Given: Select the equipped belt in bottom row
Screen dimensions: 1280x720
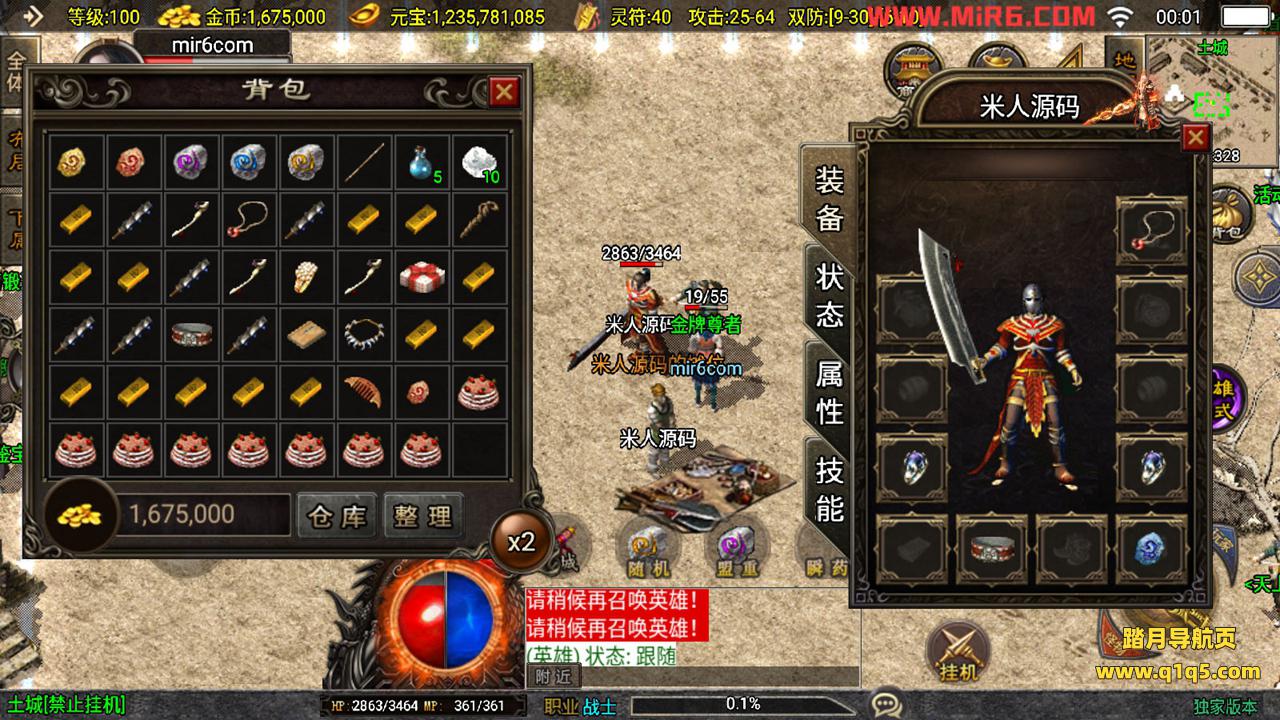Looking at the screenshot, I should pos(991,549).
